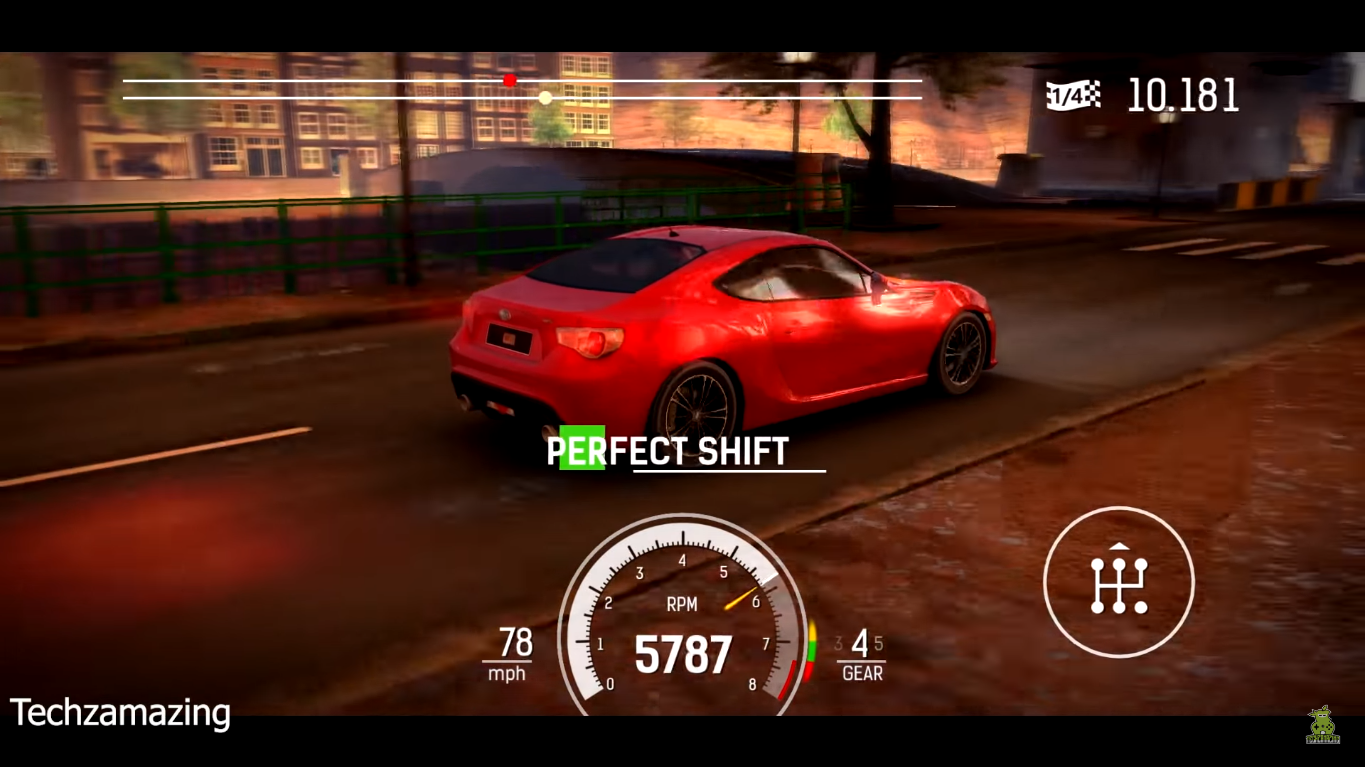The width and height of the screenshot is (1365, 767).
Task: Tap the gear shifter icon to shift up
Action: (1119, 582)
